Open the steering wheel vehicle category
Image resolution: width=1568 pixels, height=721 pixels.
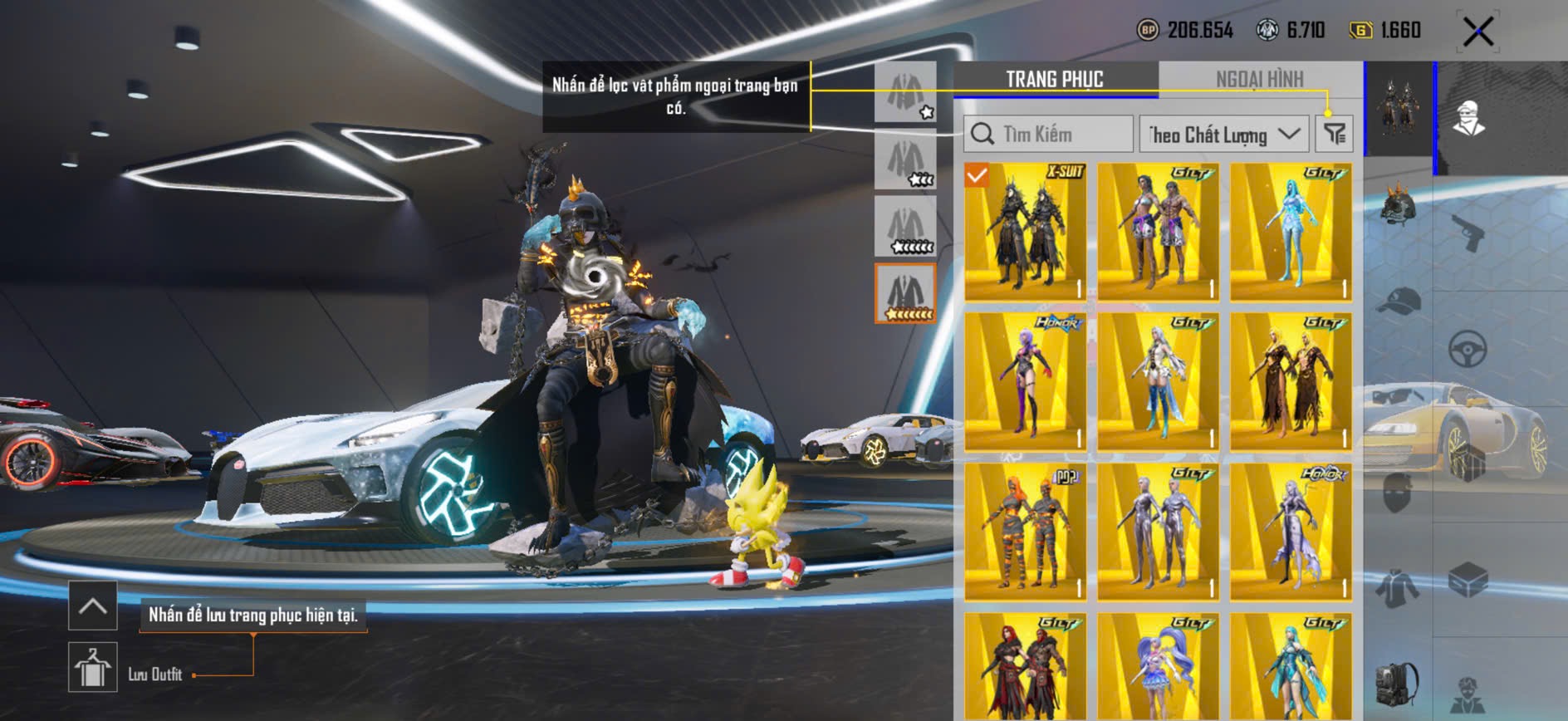(1468, 349)
